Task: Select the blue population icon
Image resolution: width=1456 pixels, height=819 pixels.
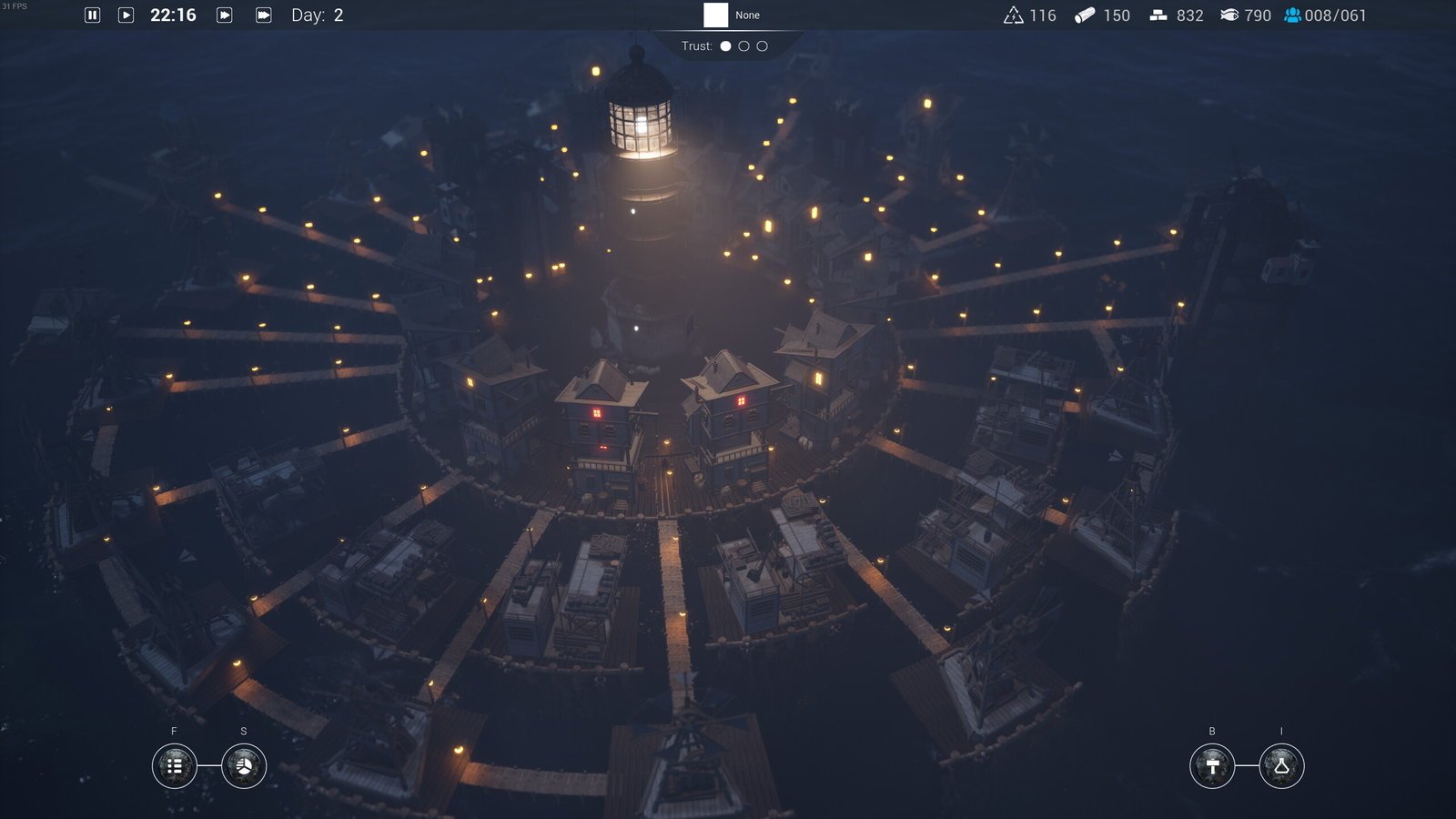Action: pos(1292,15)
